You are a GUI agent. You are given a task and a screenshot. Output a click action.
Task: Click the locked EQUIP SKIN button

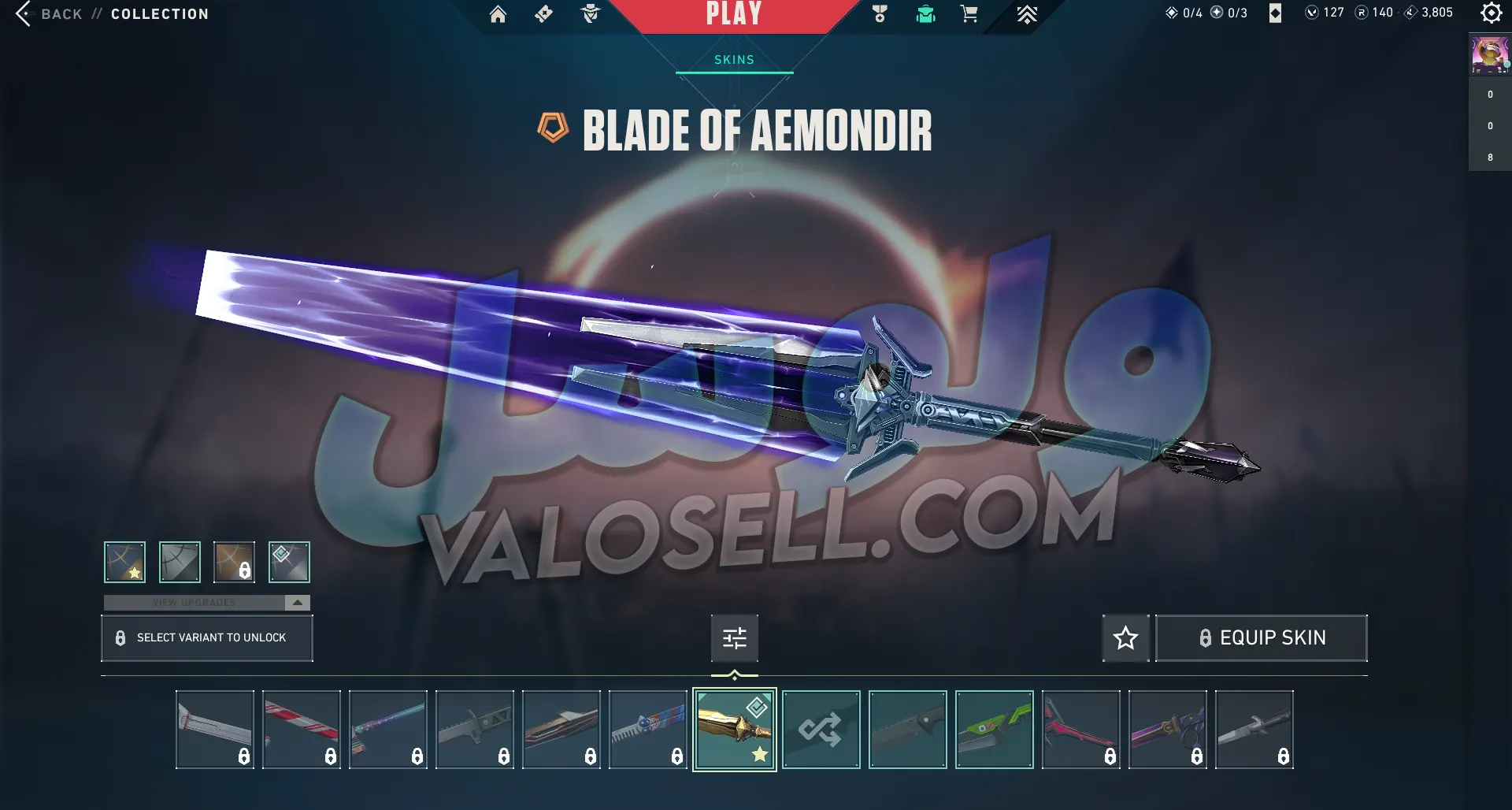coord(1261,637)
